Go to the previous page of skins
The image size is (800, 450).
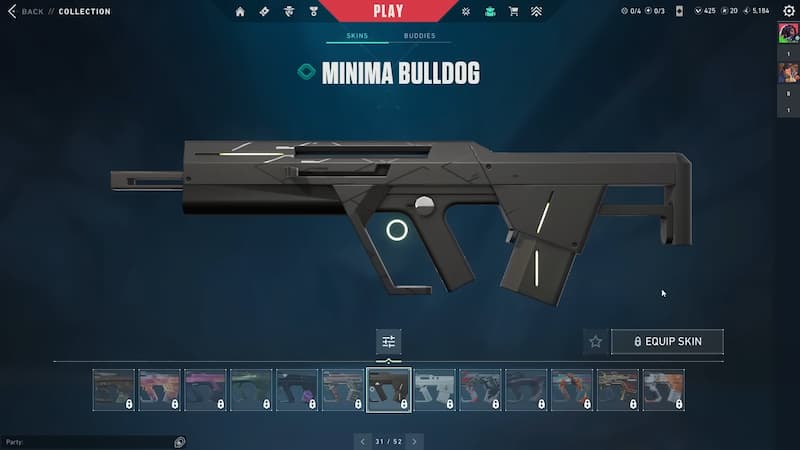tap(361, 441)
